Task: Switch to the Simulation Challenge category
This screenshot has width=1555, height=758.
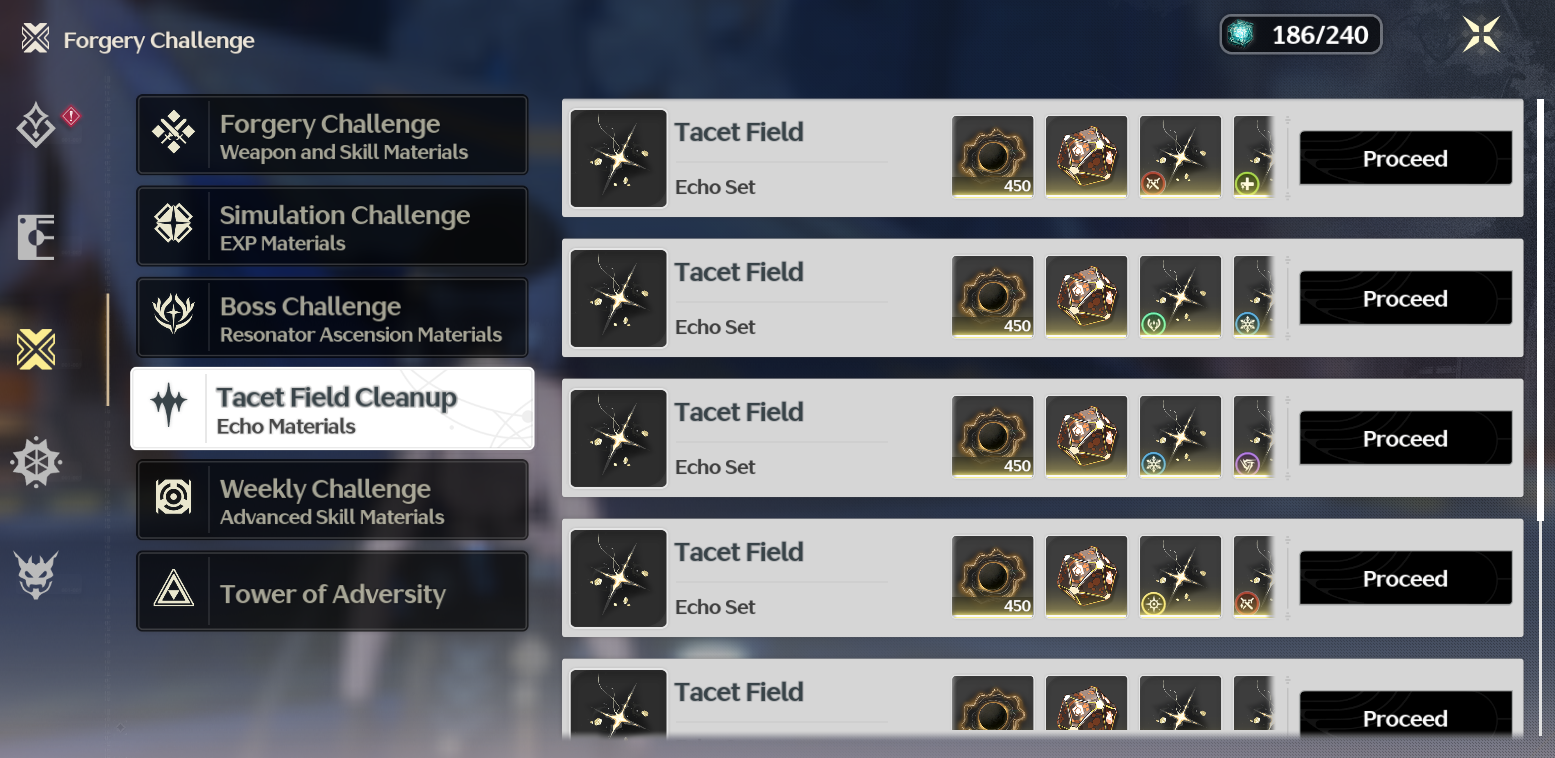Action: pyautogui.click(x=332, y=225)
